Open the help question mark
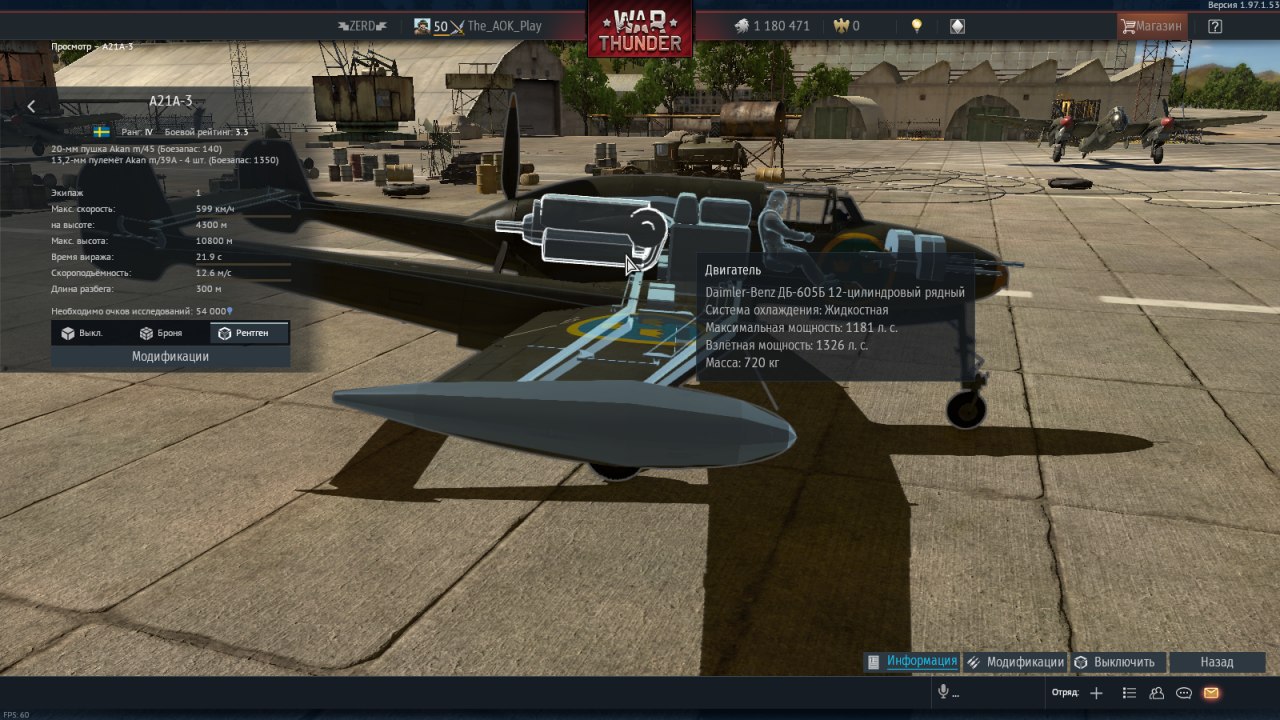This screenshot has width=1280, height=720. (1215, 26)
